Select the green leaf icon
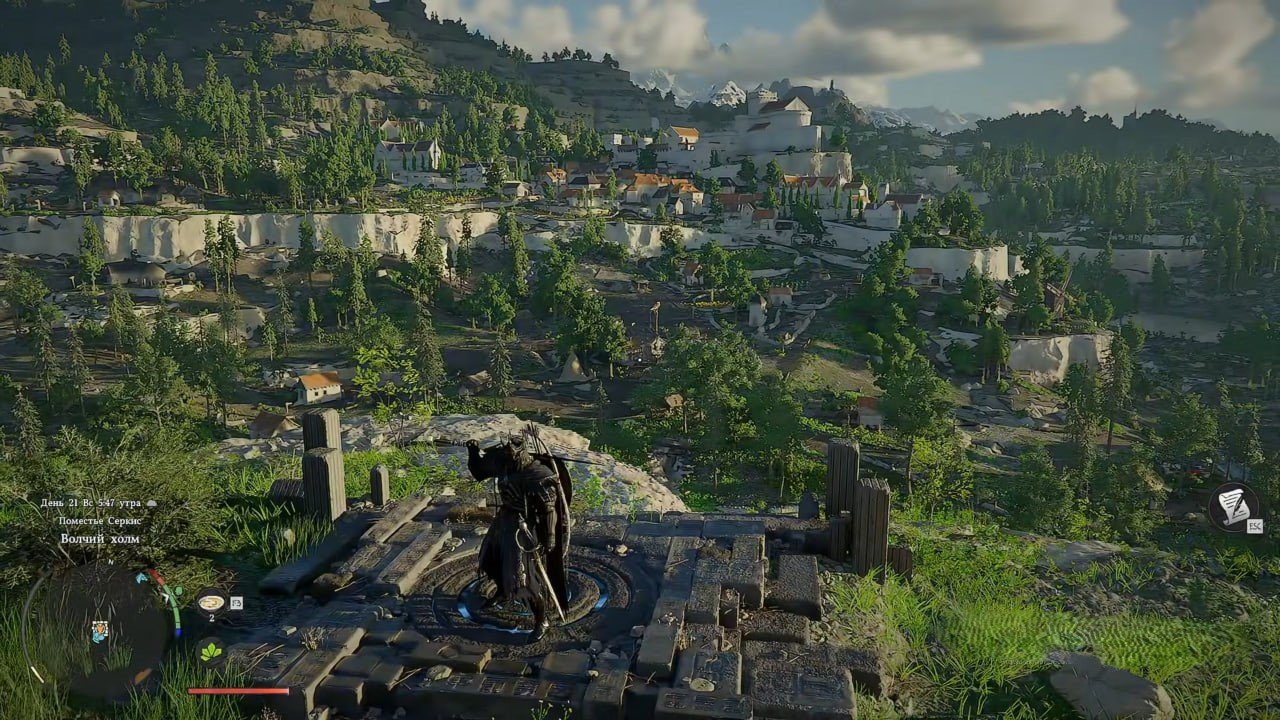1280x720 pixels. point(211,652)
